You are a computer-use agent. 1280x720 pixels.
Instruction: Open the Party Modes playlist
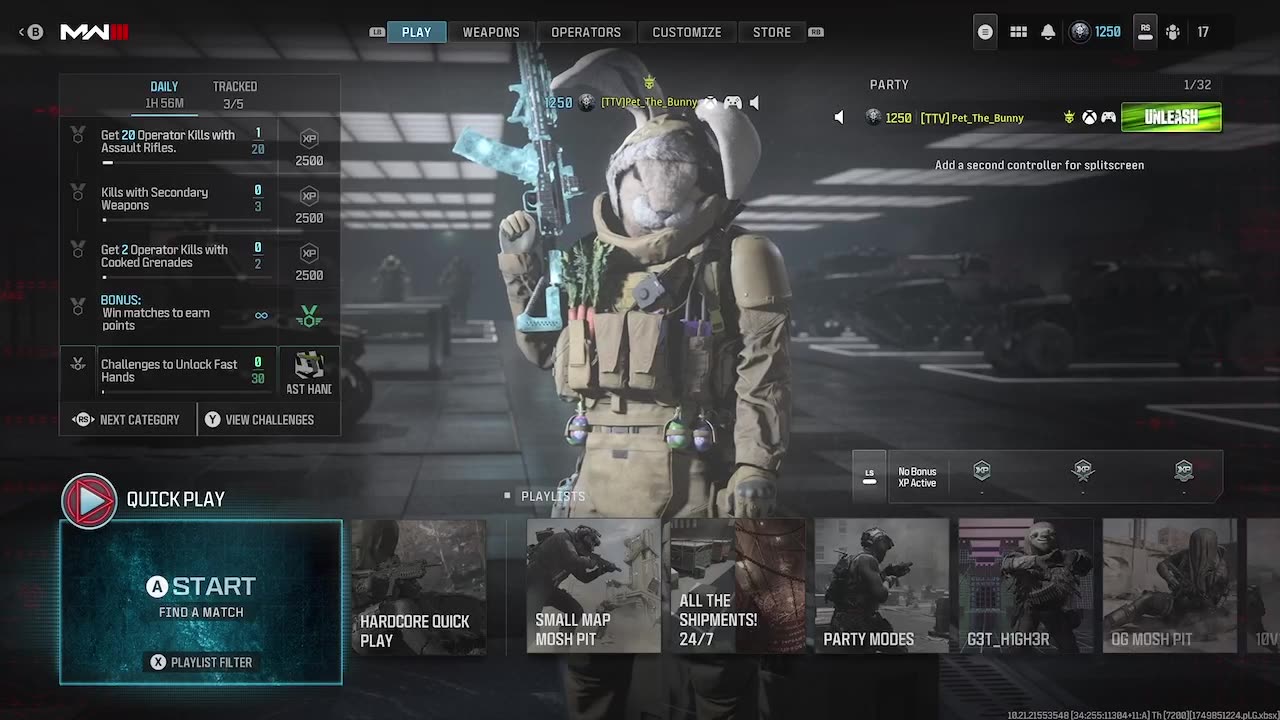881,586
